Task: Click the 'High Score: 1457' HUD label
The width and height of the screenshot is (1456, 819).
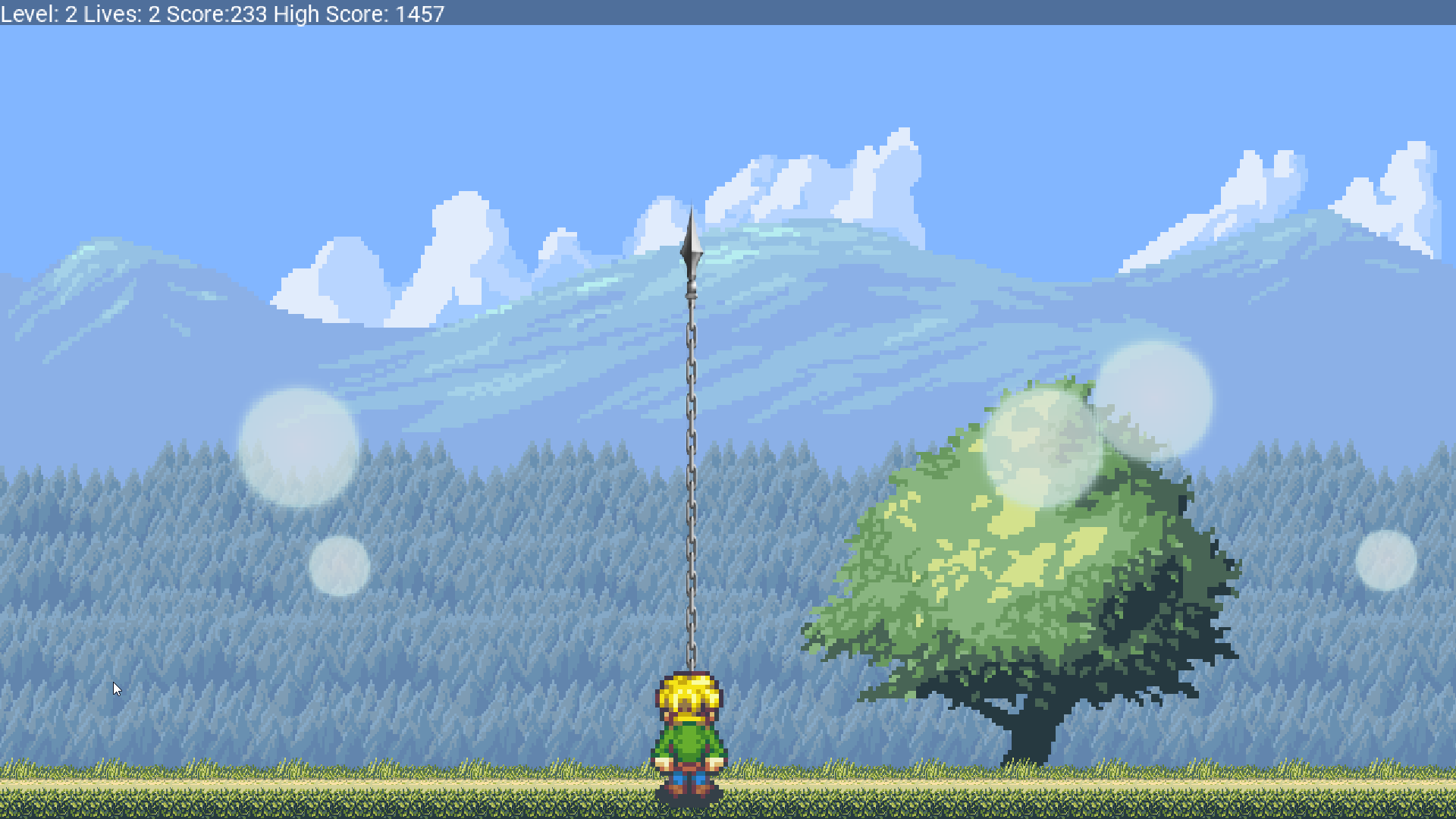Action: coord(356,13)
